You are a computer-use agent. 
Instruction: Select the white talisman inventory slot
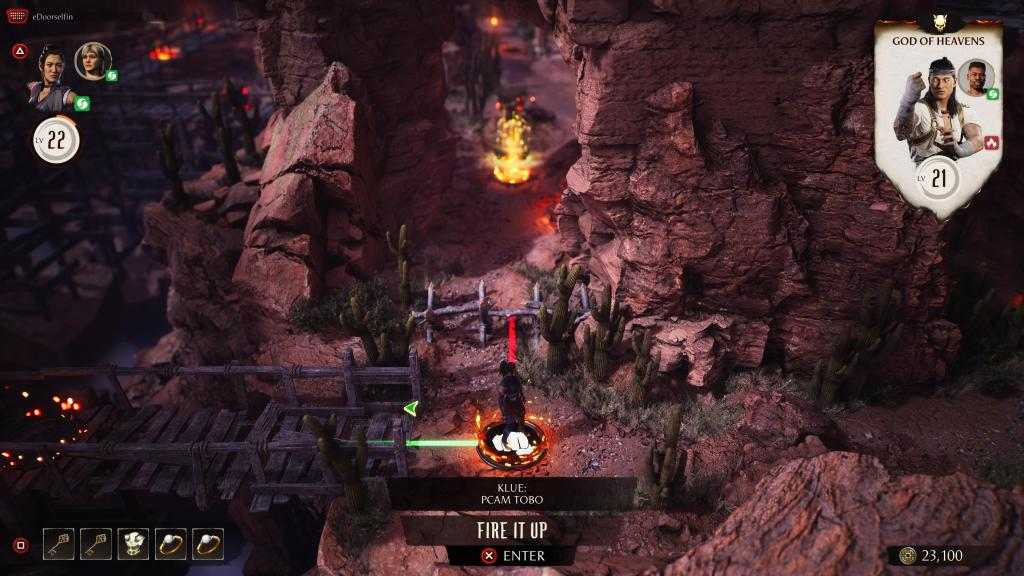pos(133,544)
